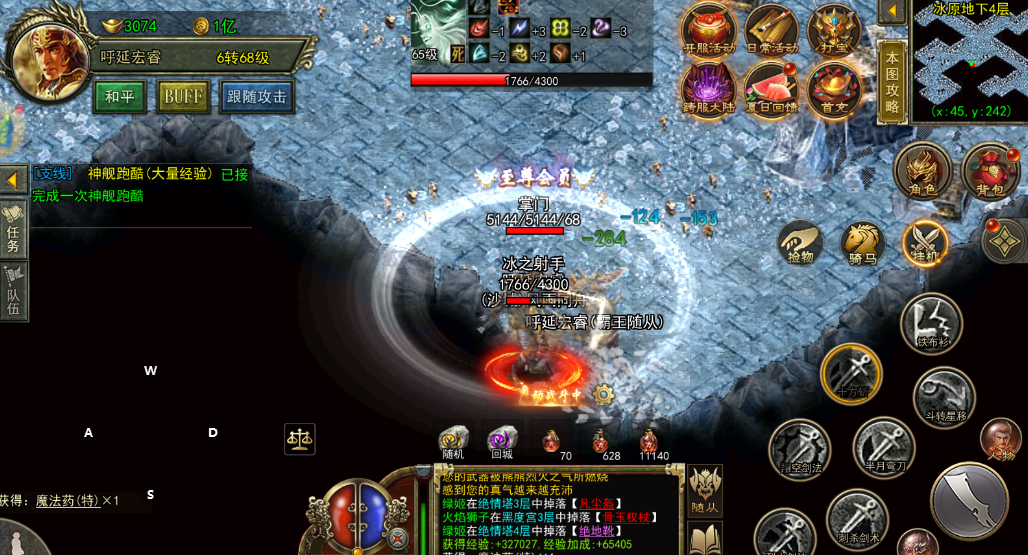Image resolution: width=1028 pixels, height=555 pixels.
Task: Open the 日常活动 daily activities icon
Action: point(770,28)
